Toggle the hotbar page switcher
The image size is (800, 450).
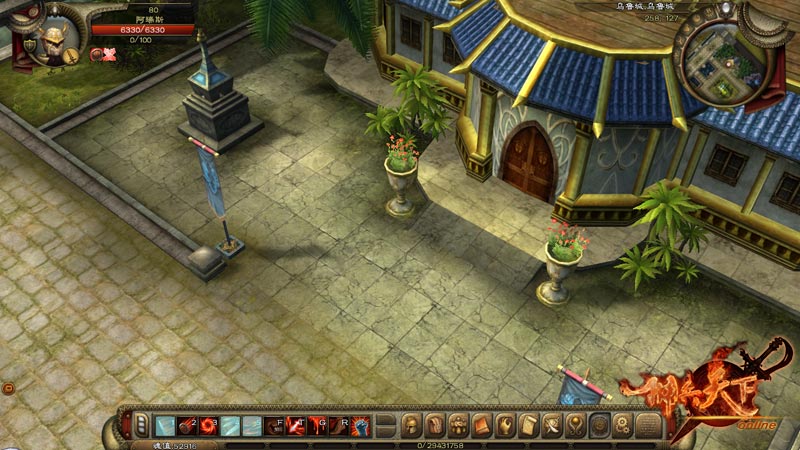pos(141,426)
